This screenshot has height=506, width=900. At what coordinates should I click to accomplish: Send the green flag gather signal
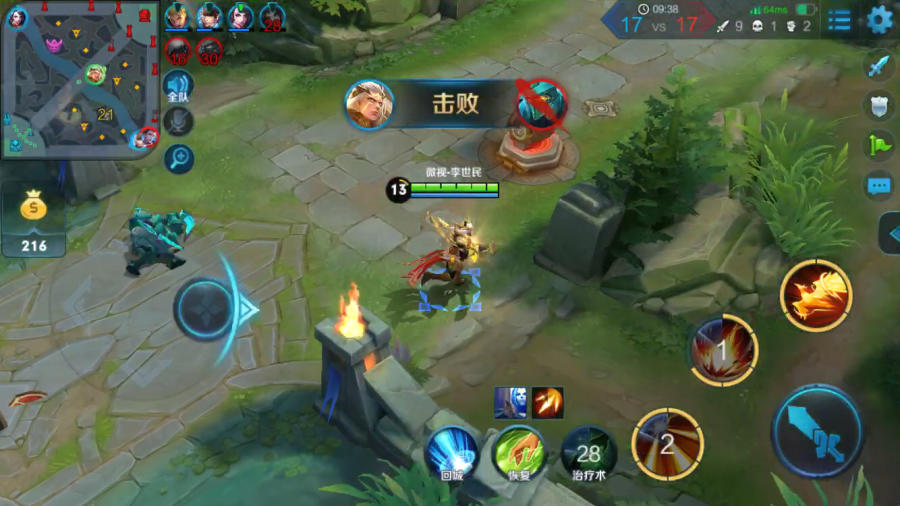click(878, 145)
